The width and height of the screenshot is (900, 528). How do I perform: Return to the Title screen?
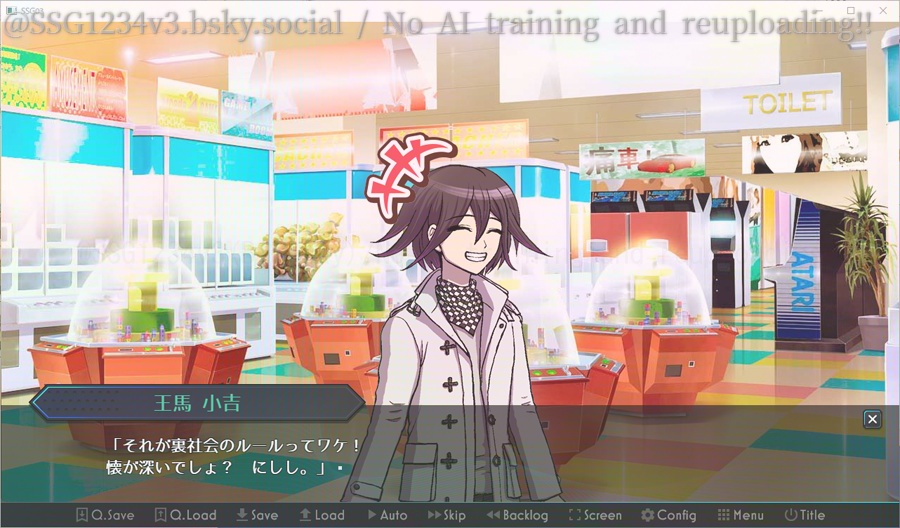(x=805, y=515)
